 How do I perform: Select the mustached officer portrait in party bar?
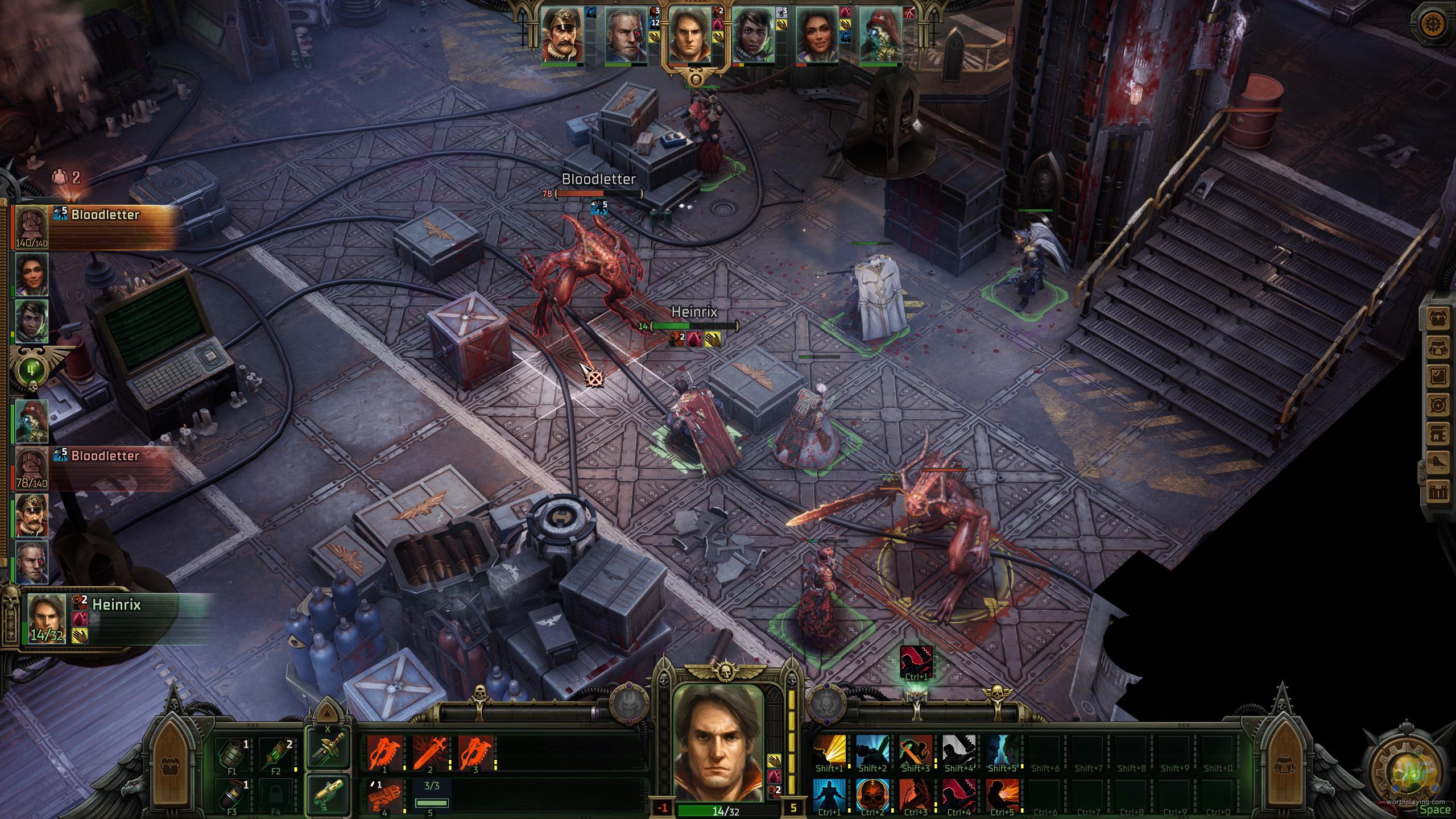pos(562,35)
